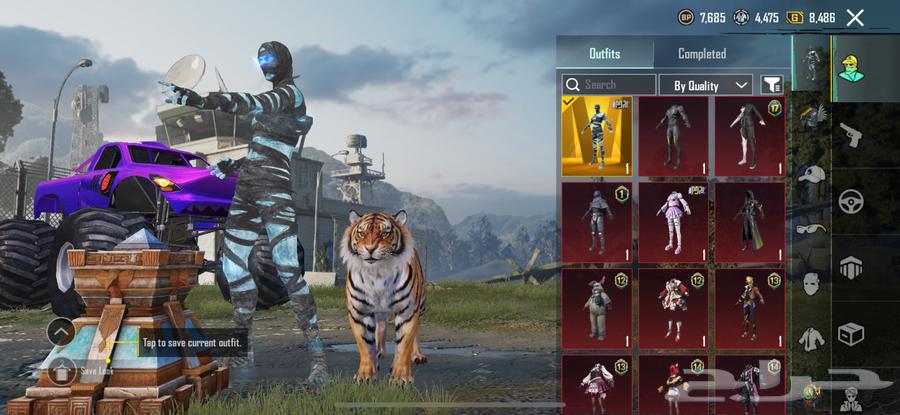Show the glasses accessory category
The image size is (900, 415).
pyautogui.click(x=810, y=227)
